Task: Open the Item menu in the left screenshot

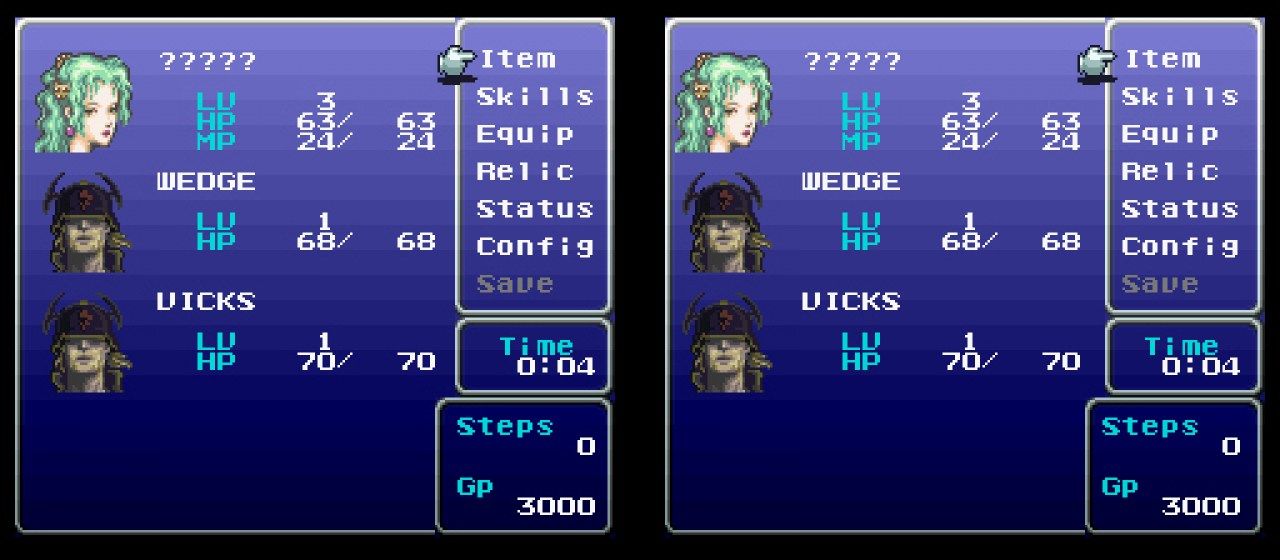Action: (517, 59)
